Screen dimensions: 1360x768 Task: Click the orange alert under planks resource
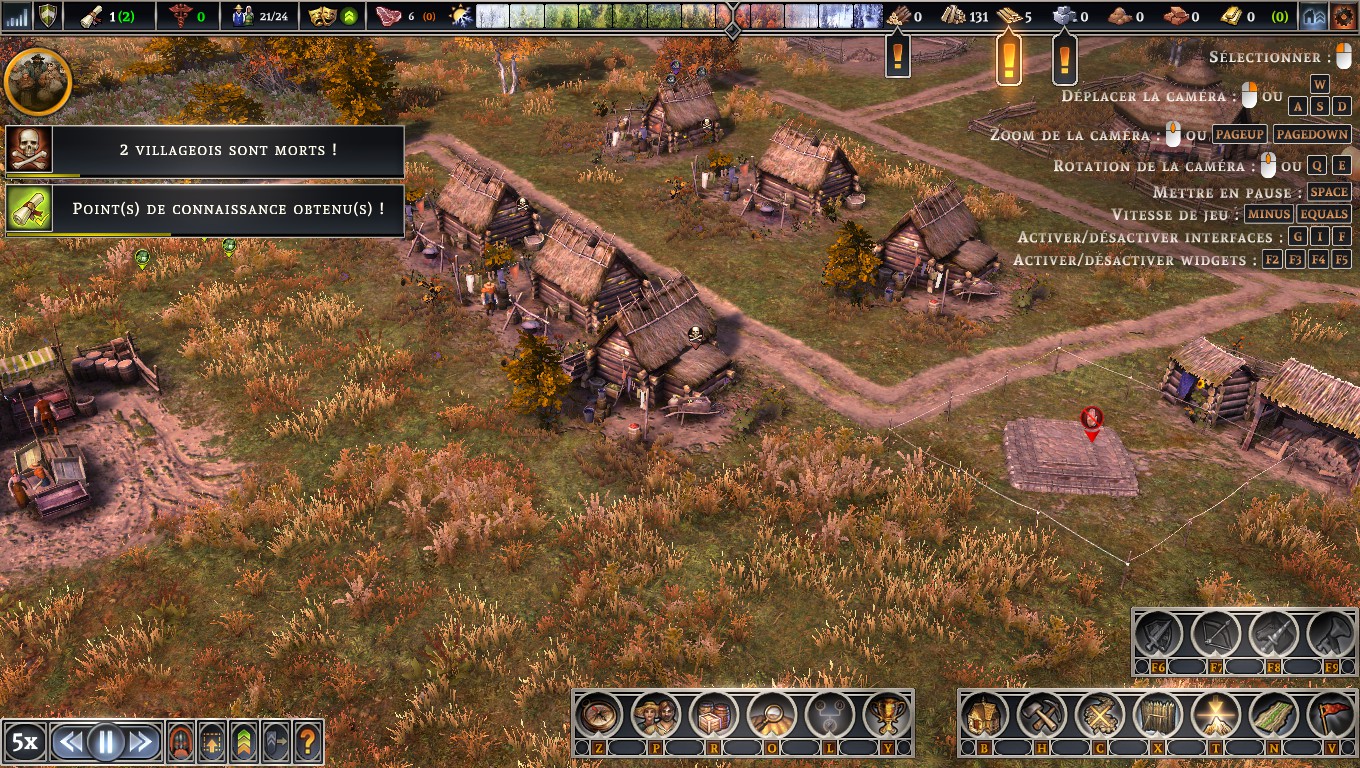pyautogui.click(x=1008, y=60)
